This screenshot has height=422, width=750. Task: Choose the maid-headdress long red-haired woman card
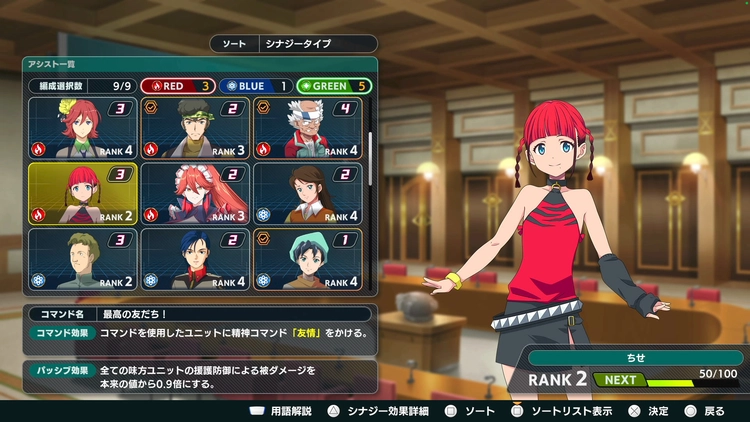(x=195, y=193)
